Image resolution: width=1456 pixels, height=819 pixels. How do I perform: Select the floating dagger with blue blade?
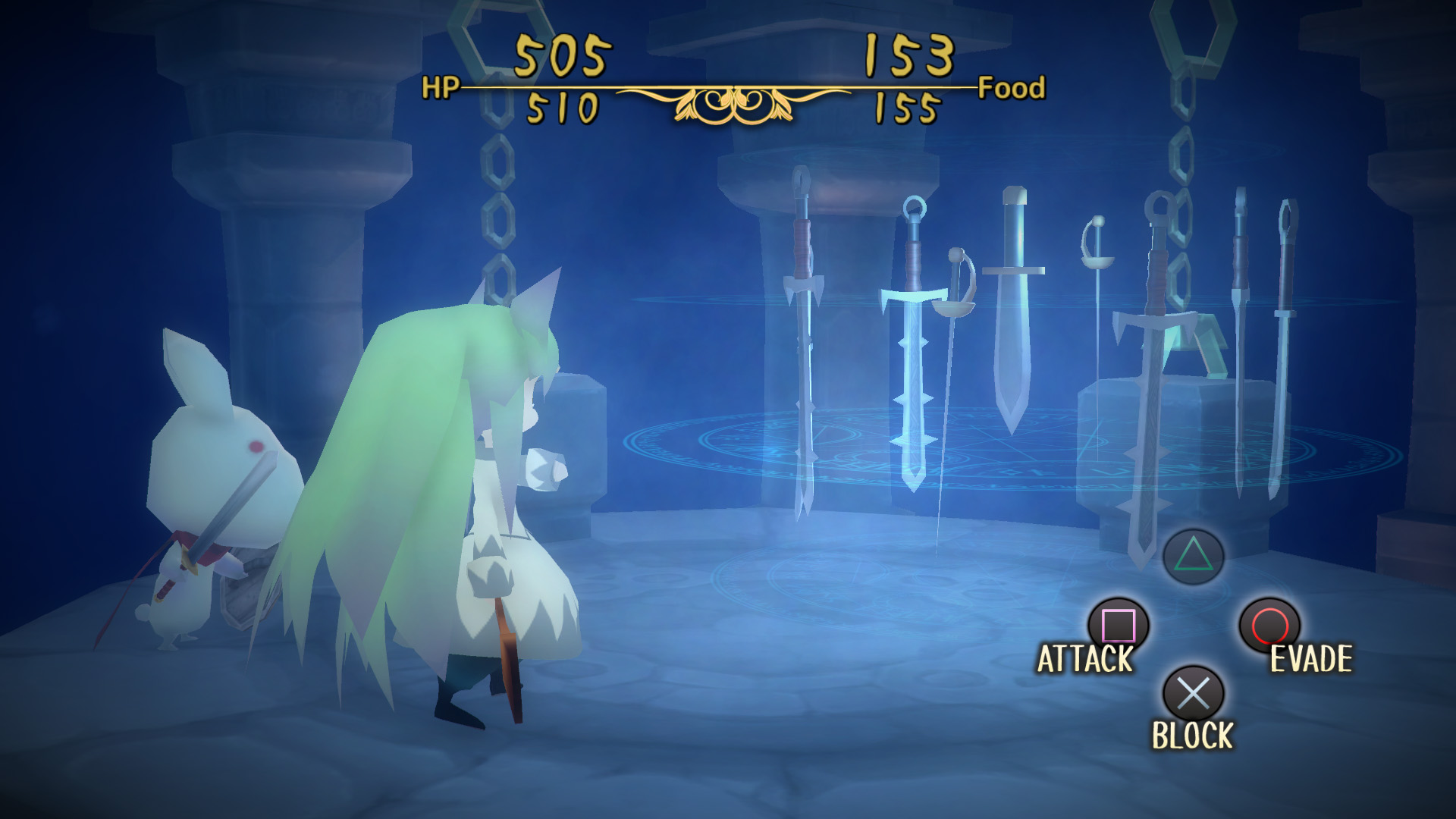[1014, 318]
